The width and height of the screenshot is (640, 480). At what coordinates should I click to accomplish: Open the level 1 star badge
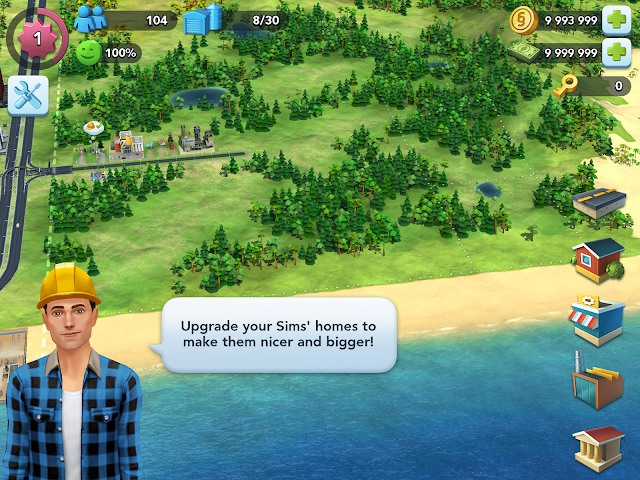(x=37, y=37)
